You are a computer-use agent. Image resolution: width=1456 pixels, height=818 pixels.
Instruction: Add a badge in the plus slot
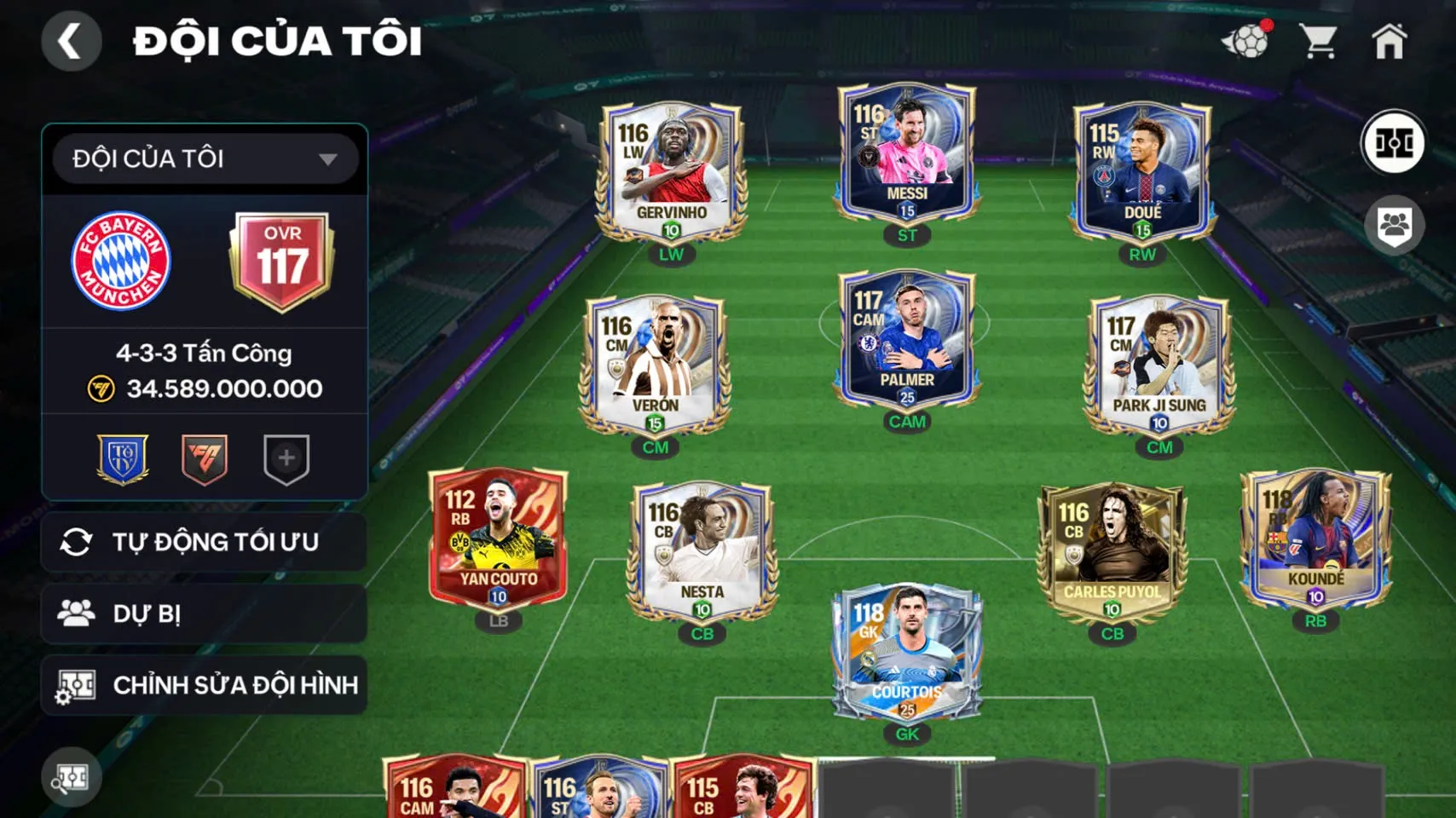286,458
